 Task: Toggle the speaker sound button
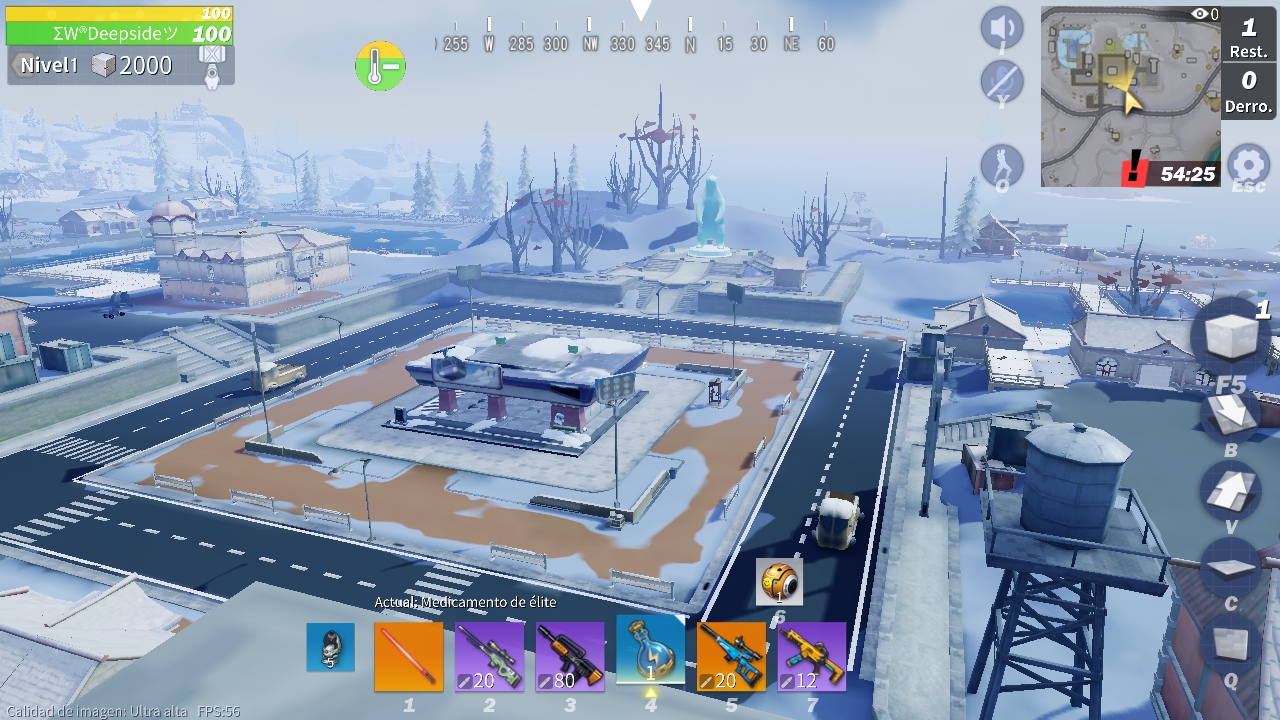[x=1002, y=28]
